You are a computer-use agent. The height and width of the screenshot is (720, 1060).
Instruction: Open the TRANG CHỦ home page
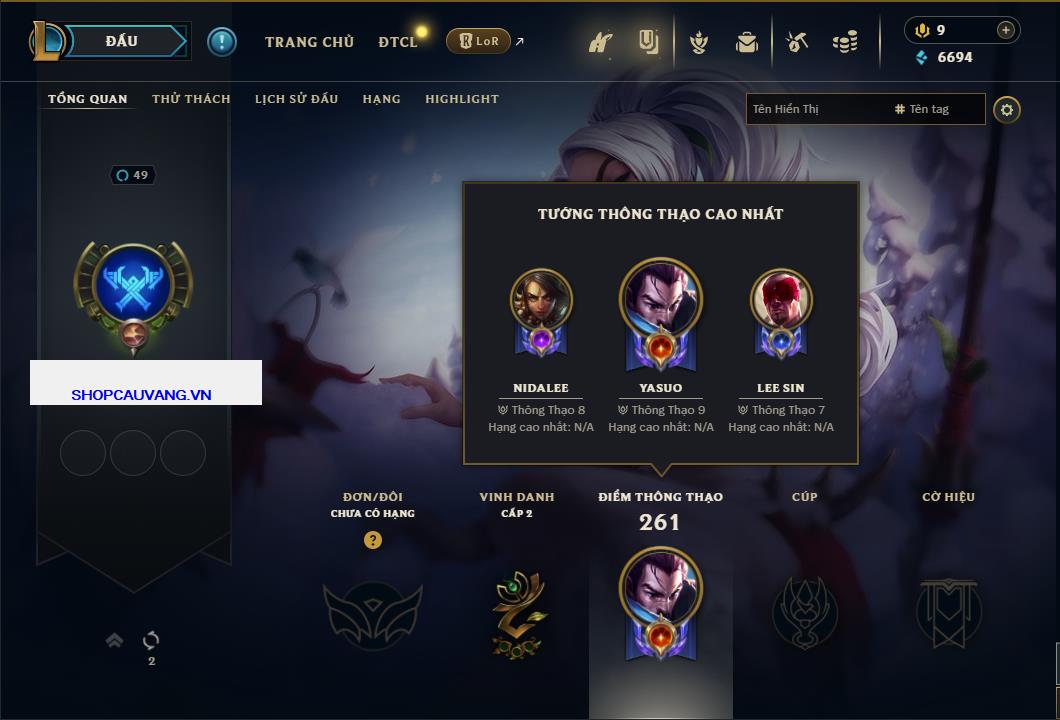(309, 42)
